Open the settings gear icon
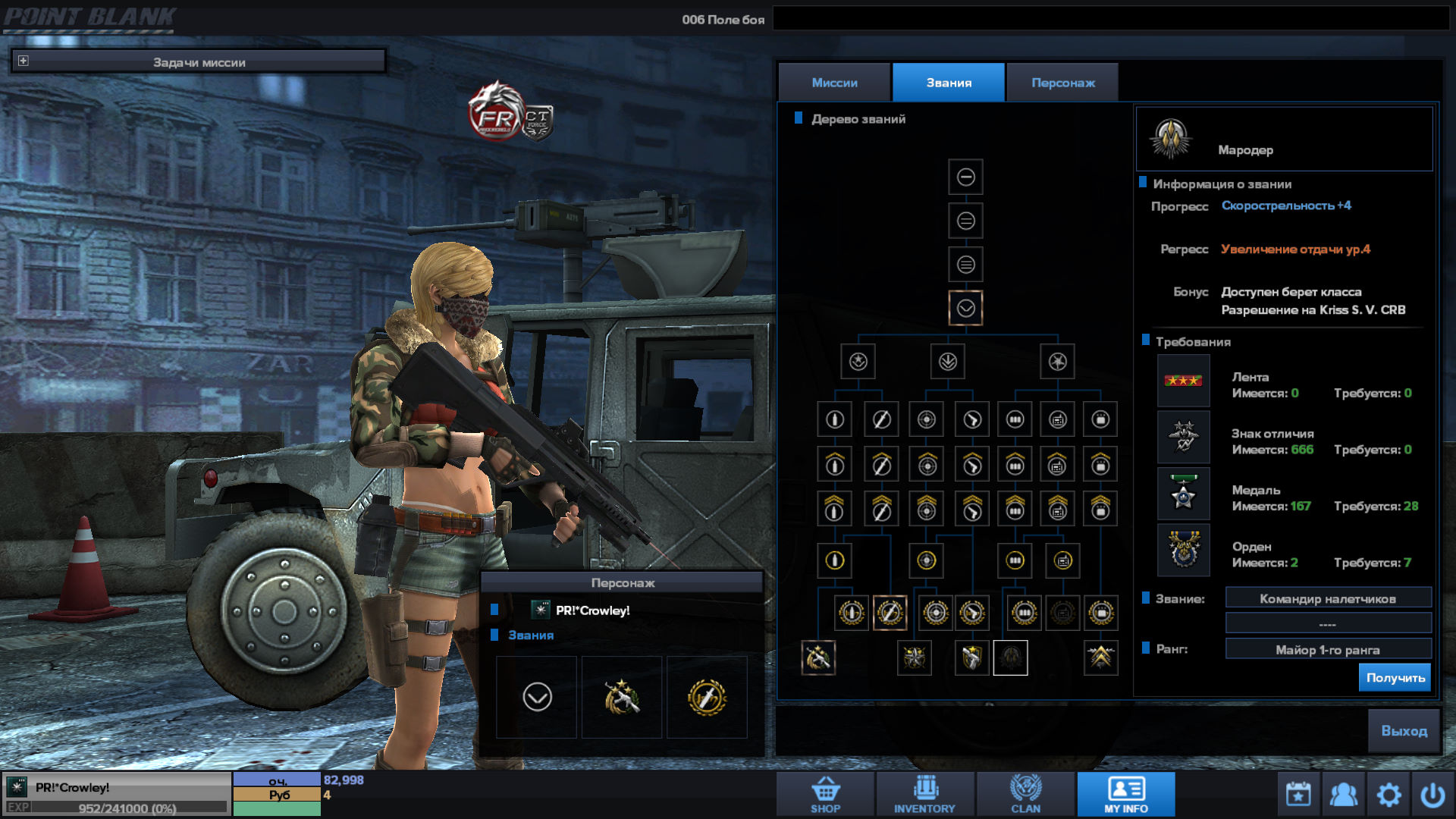 click(1389, 793)
